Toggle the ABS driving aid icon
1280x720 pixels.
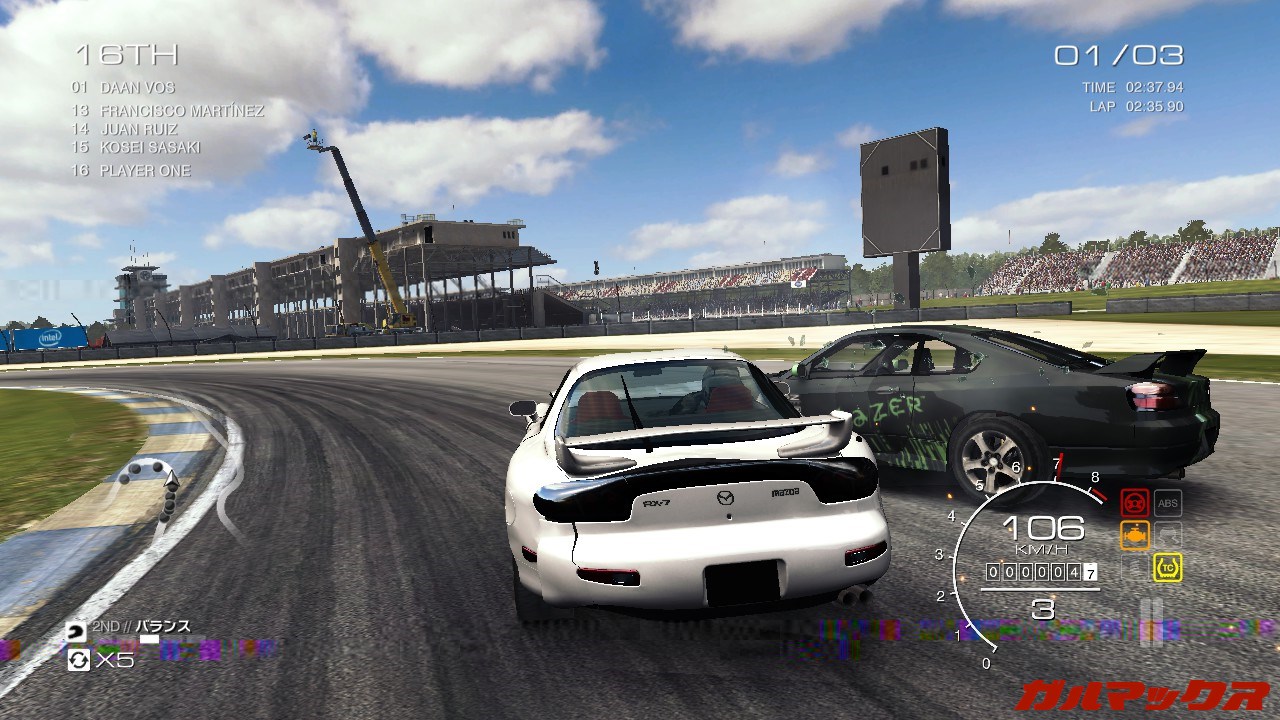(1167, 503)
